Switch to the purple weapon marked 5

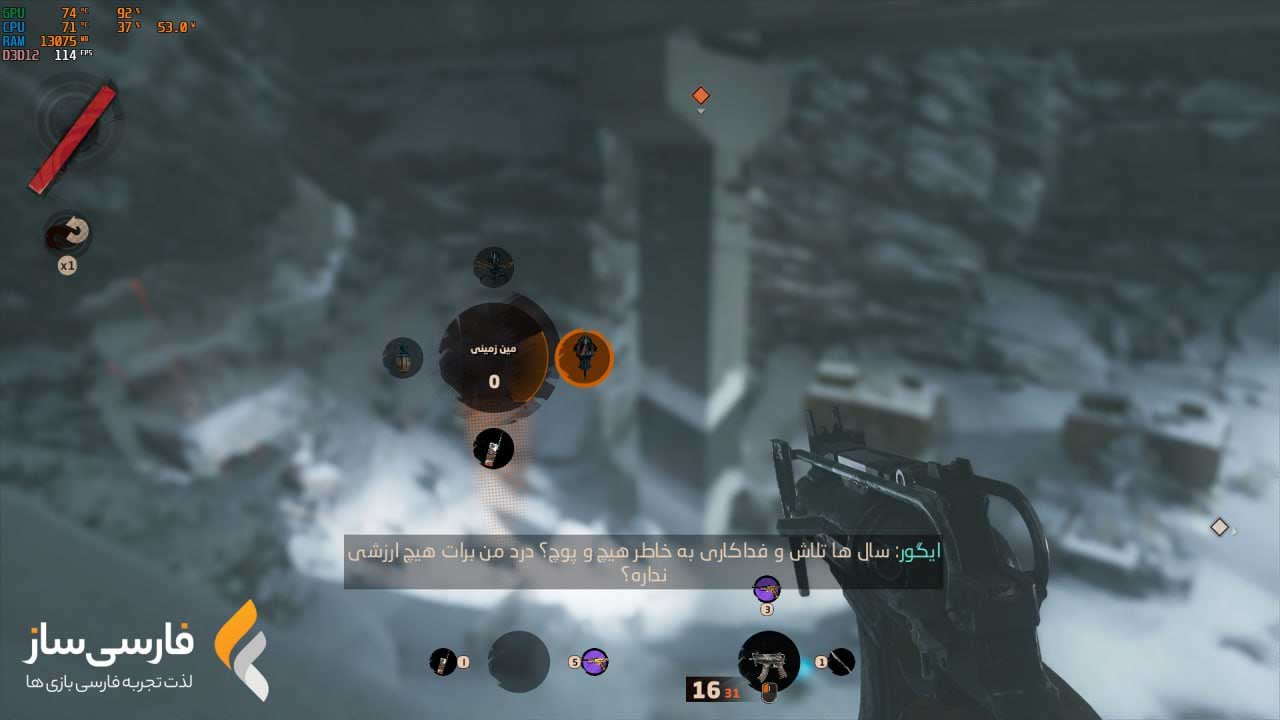point(595,661)
